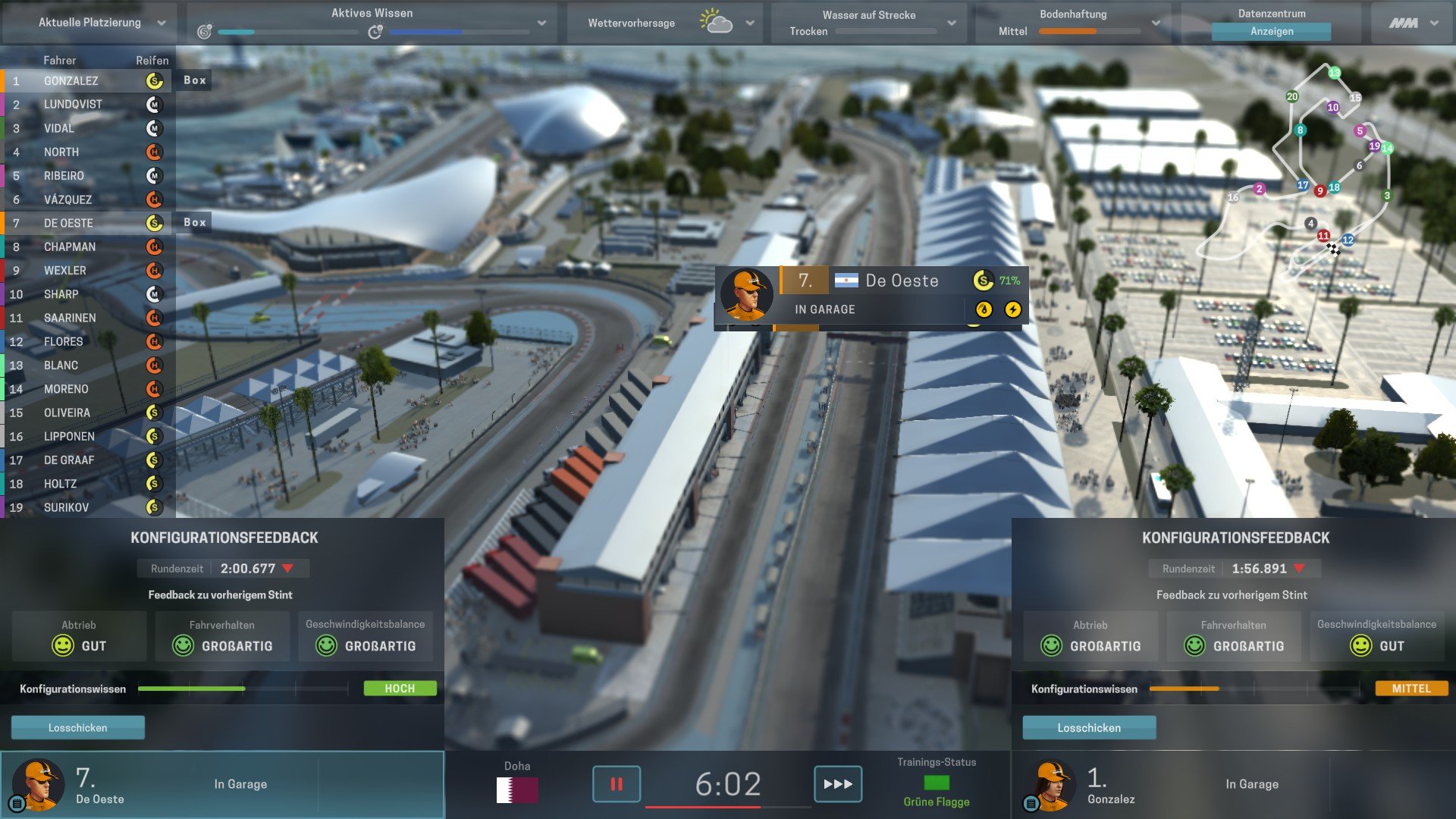Open the MM logo menu

click(1413, 23)
